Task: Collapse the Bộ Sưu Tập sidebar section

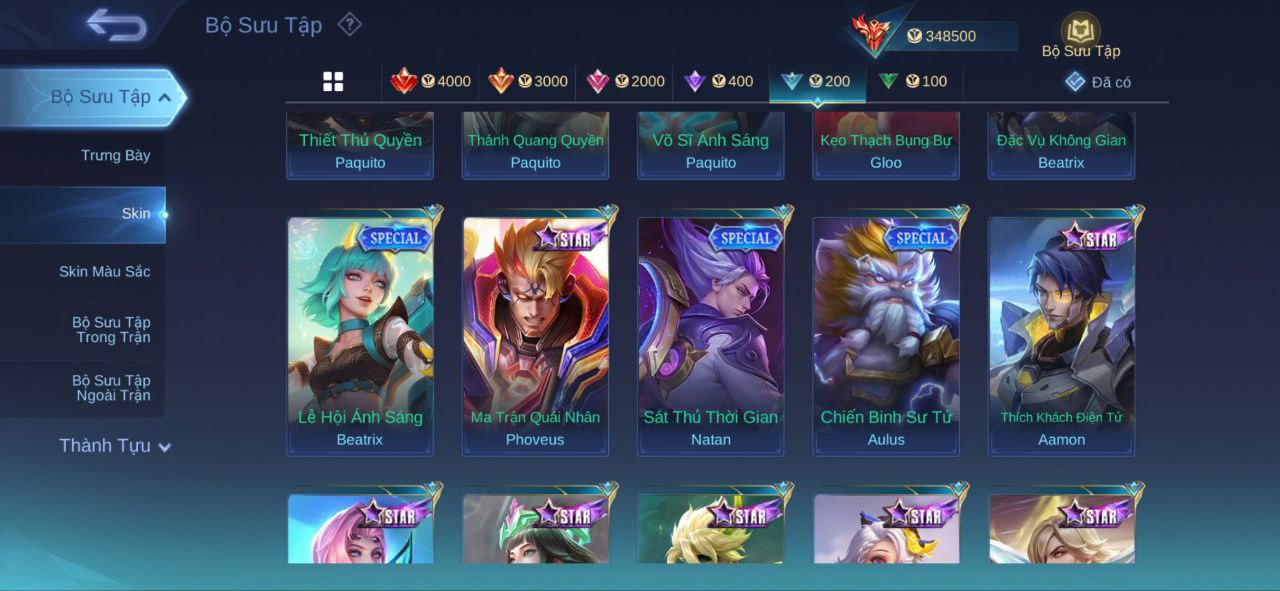Action: point(164,97)
